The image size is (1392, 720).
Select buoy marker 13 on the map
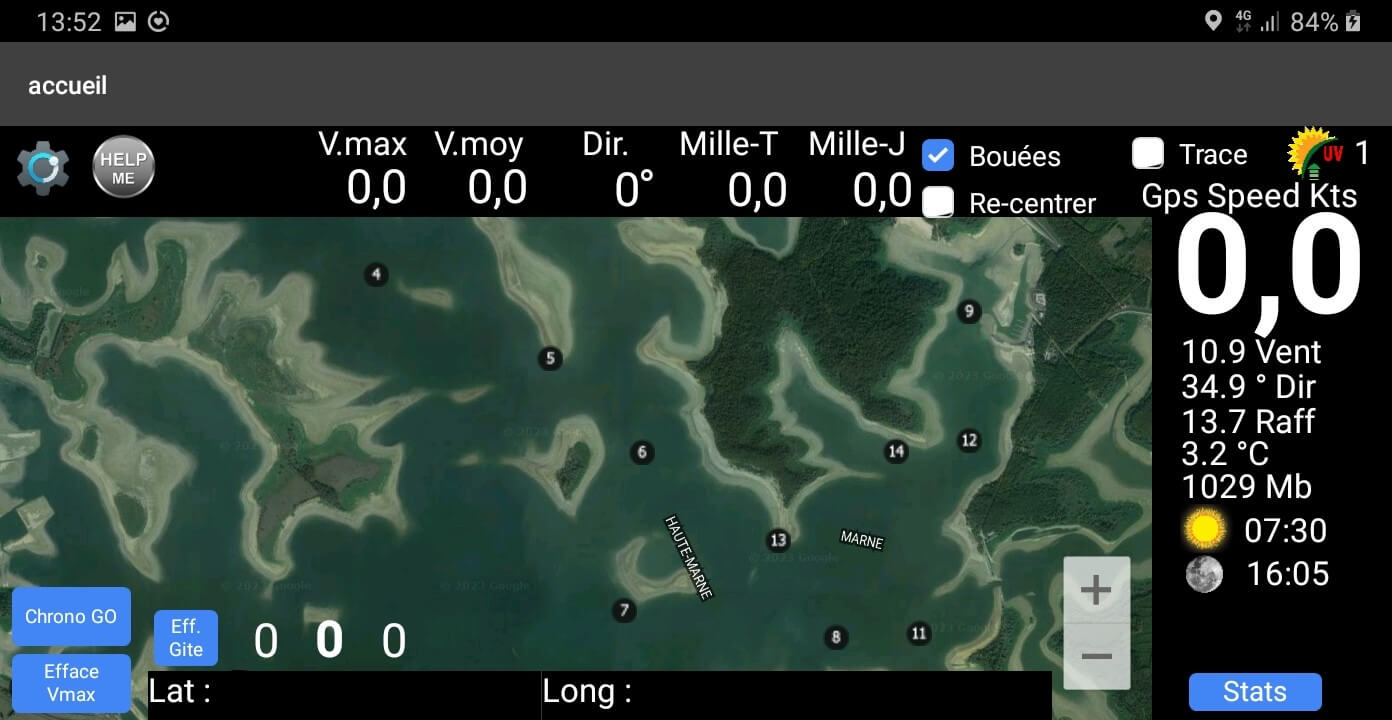click(x=778, y=539)
